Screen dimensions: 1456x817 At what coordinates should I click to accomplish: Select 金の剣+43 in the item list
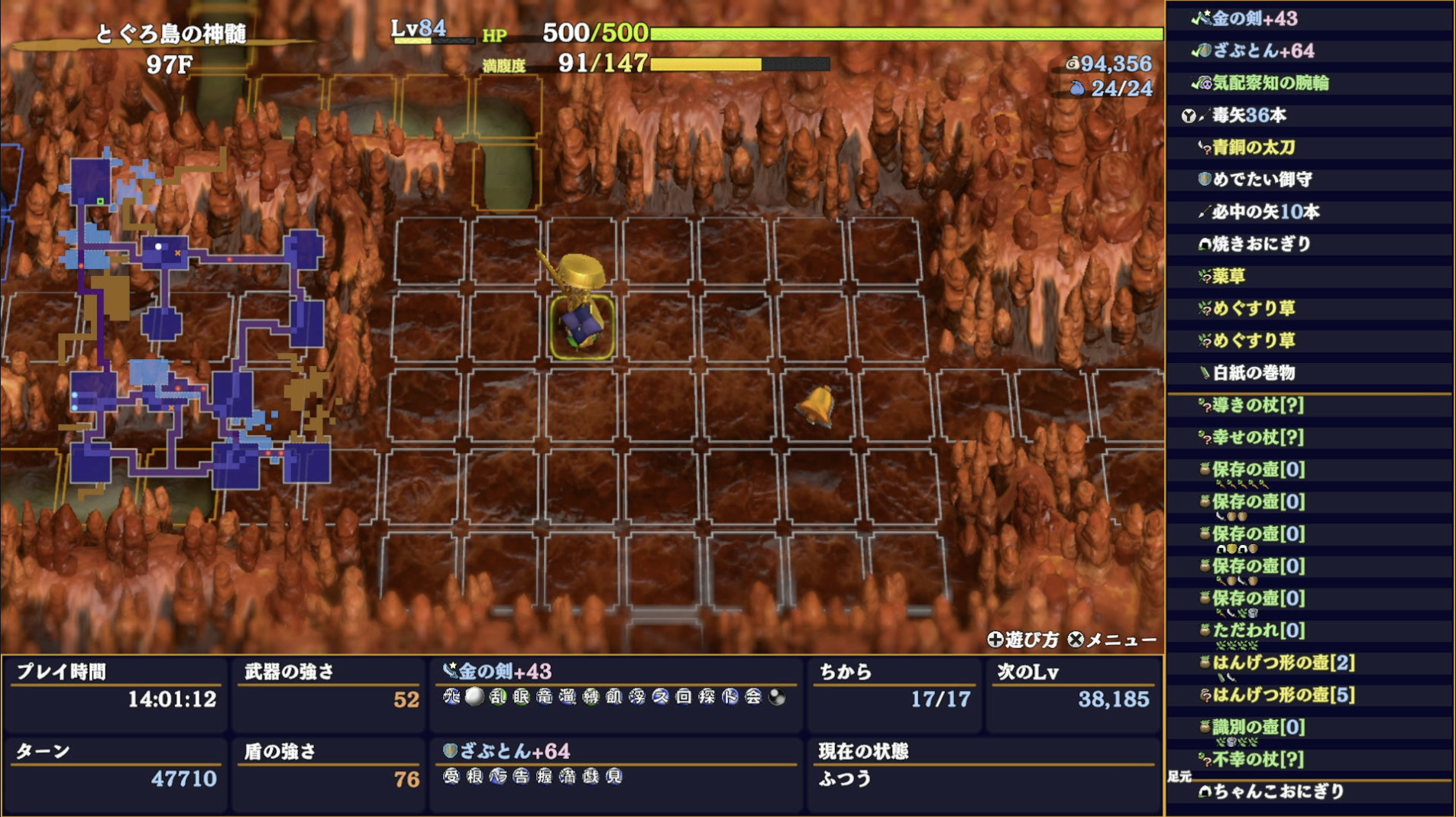[1254, 18]
